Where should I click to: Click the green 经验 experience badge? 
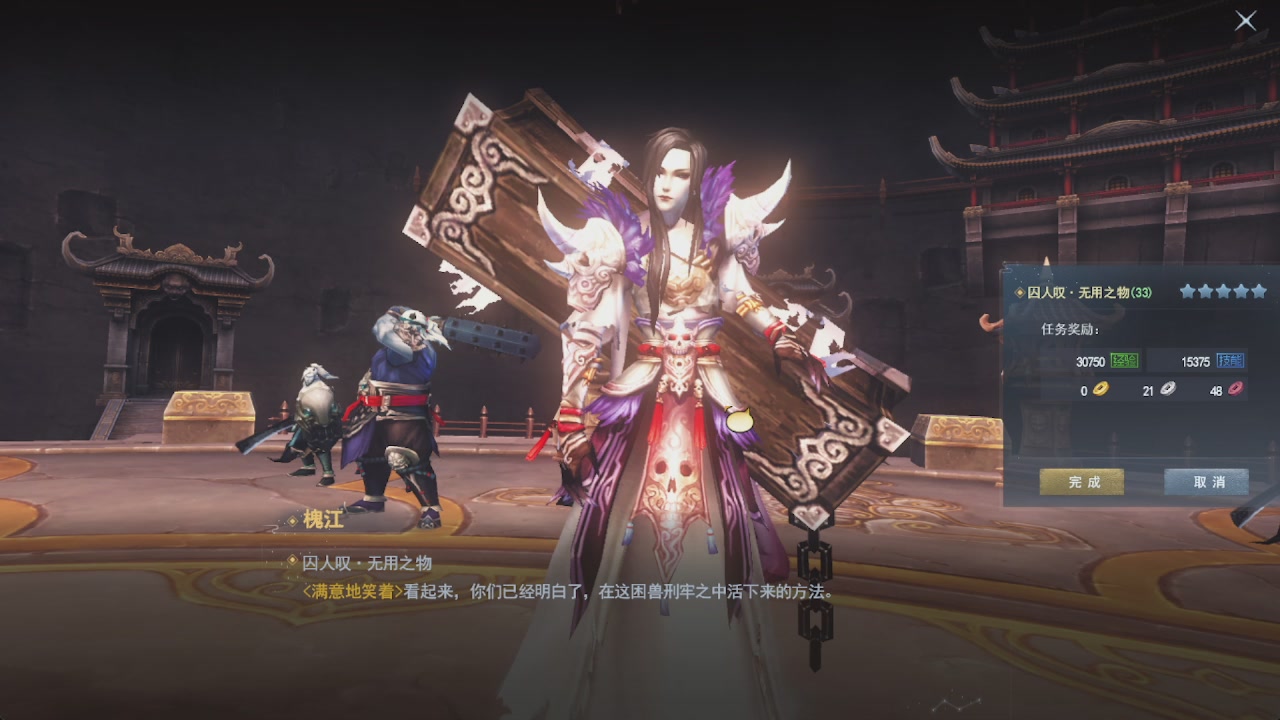point(1124,362)
